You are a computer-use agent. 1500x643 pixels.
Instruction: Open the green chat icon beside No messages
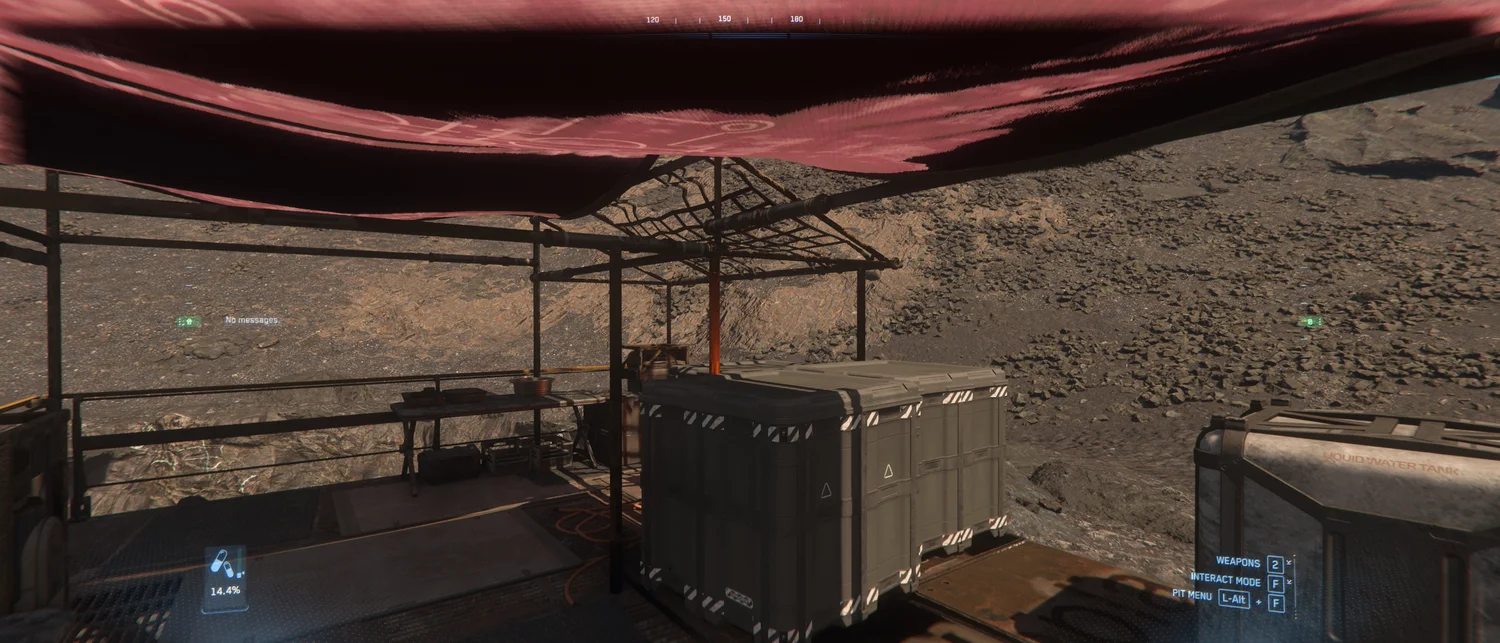[x=187, y=321]
